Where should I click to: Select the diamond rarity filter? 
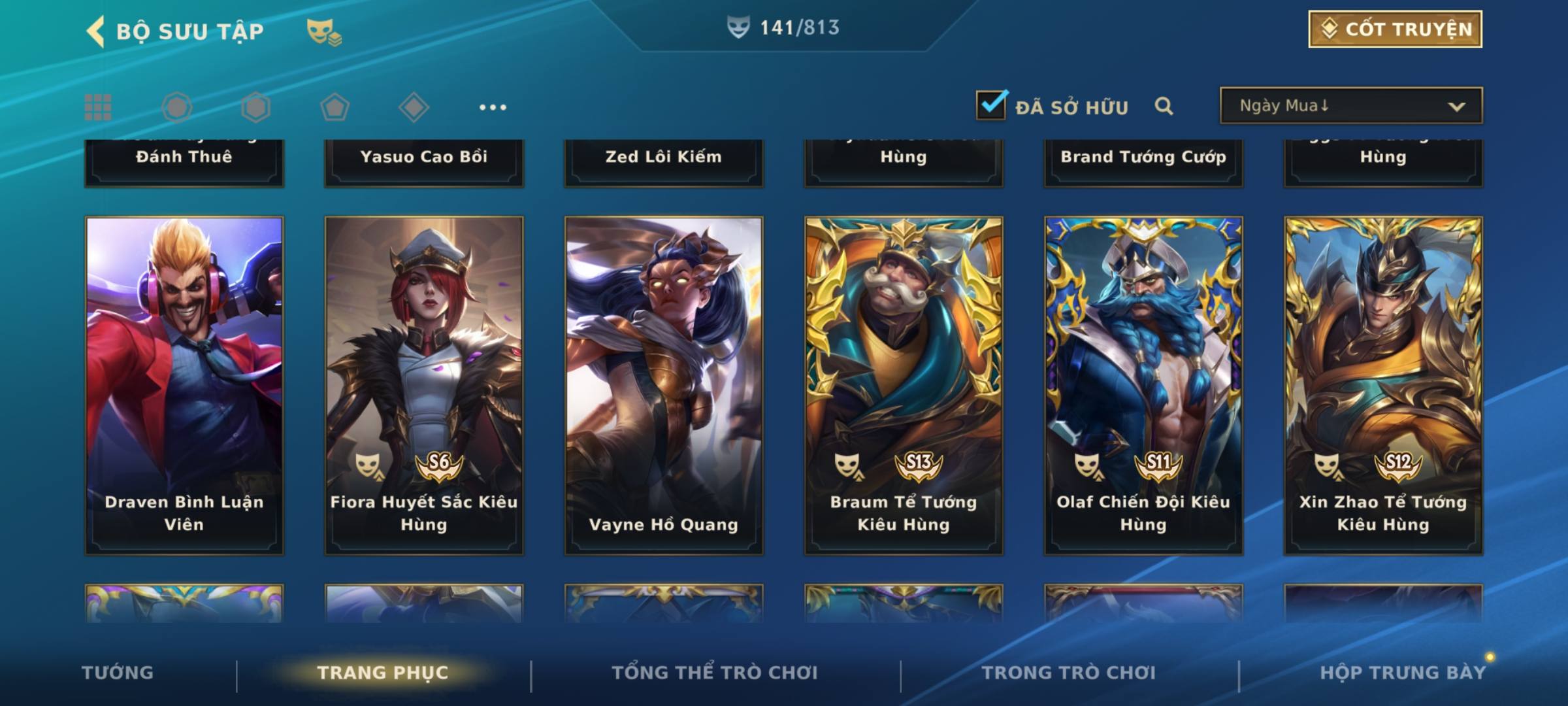pos(414,107)
